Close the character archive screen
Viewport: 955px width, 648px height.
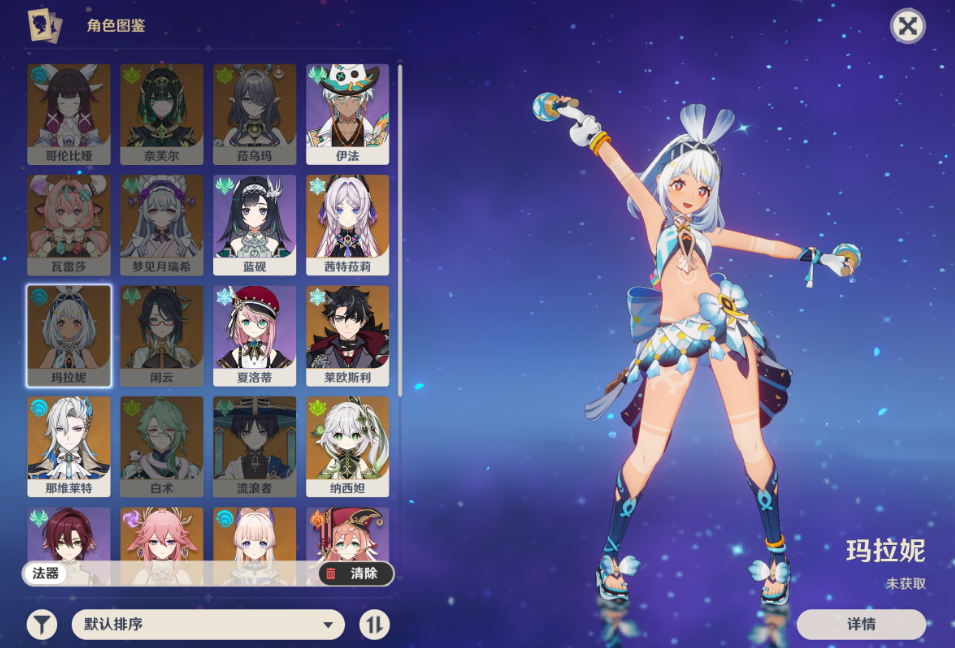[x=907, y=26]
